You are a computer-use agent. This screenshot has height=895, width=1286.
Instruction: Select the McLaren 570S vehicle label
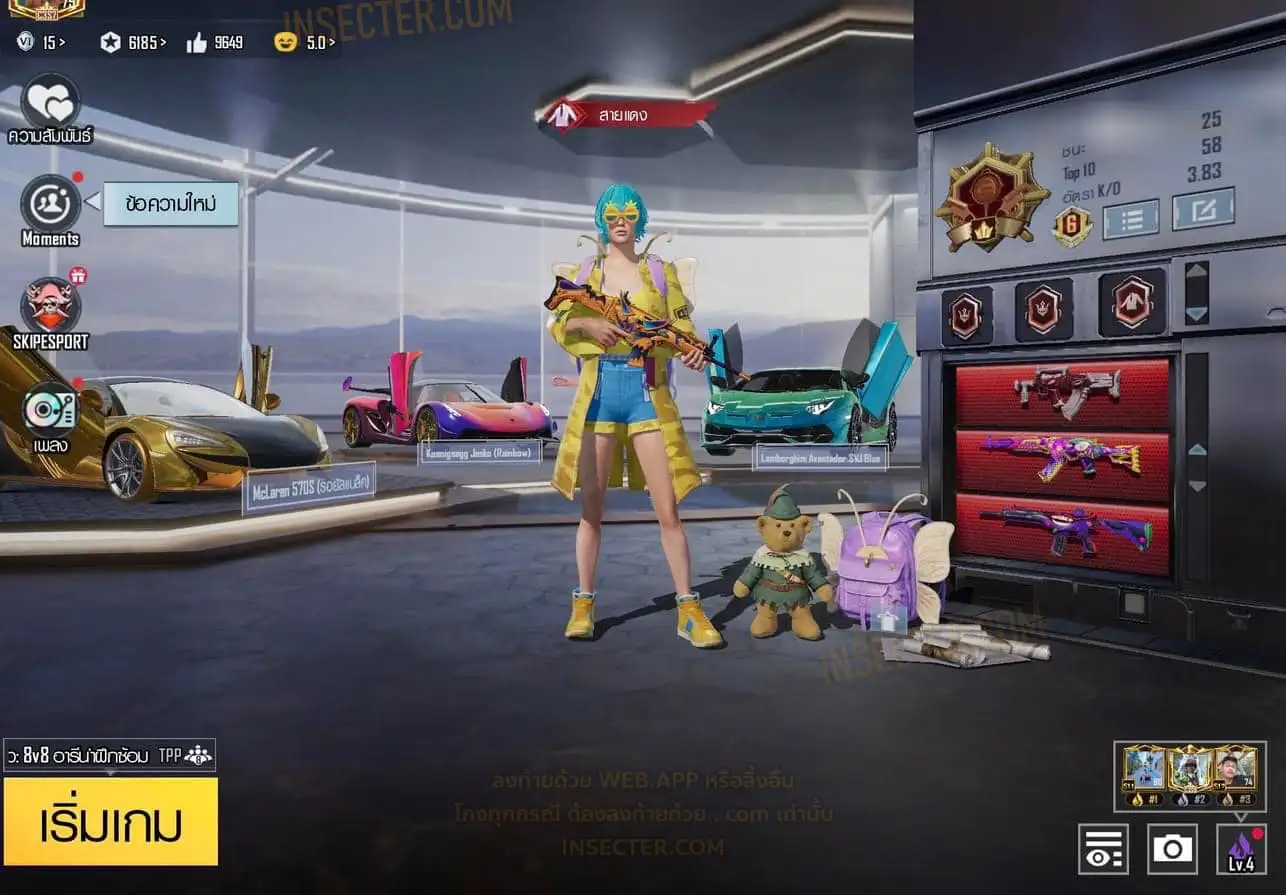click(x=308, y=487)
